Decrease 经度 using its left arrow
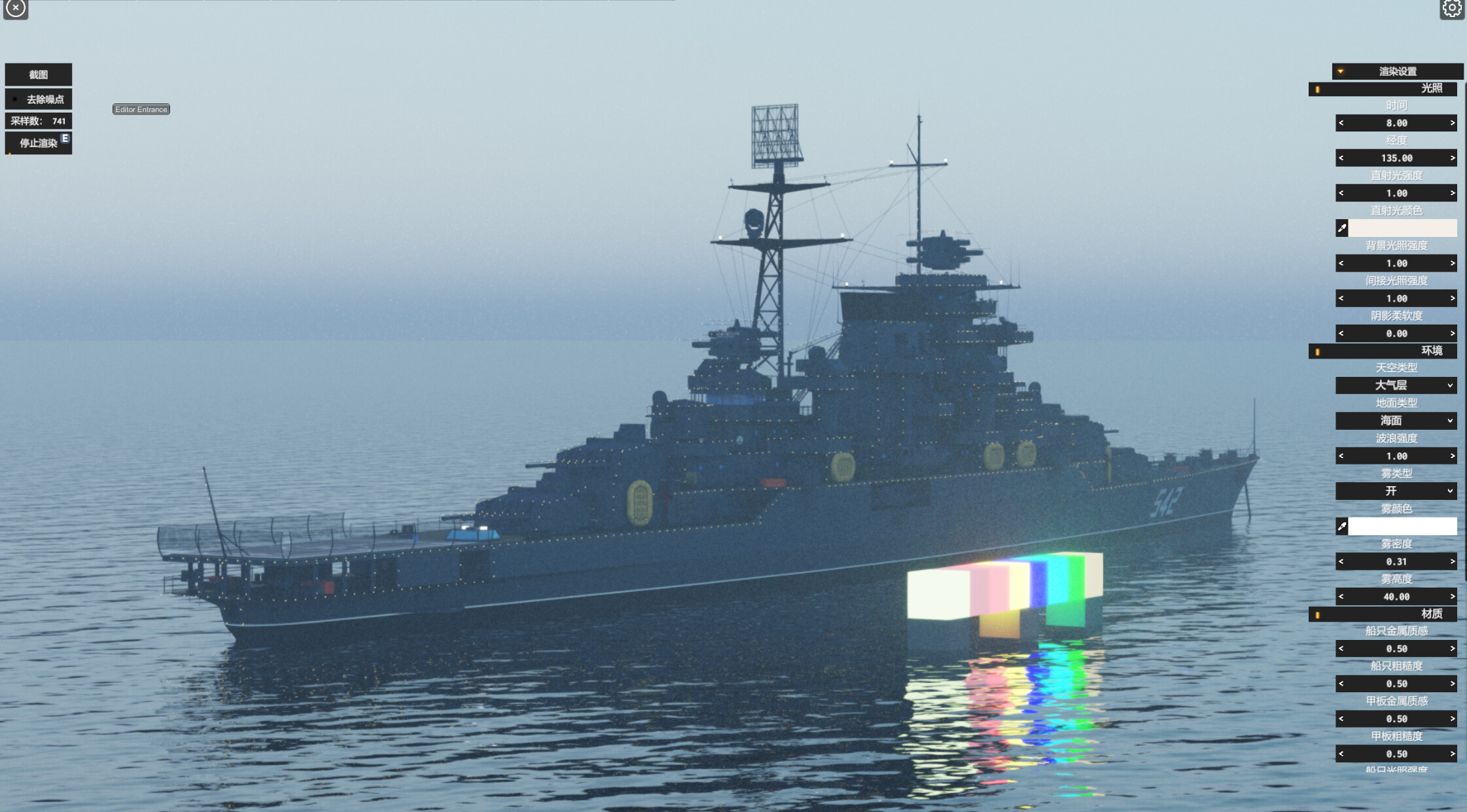The width and height of the screenshot is (1467, 812). pyautogui.click(x=1341, y=158)
